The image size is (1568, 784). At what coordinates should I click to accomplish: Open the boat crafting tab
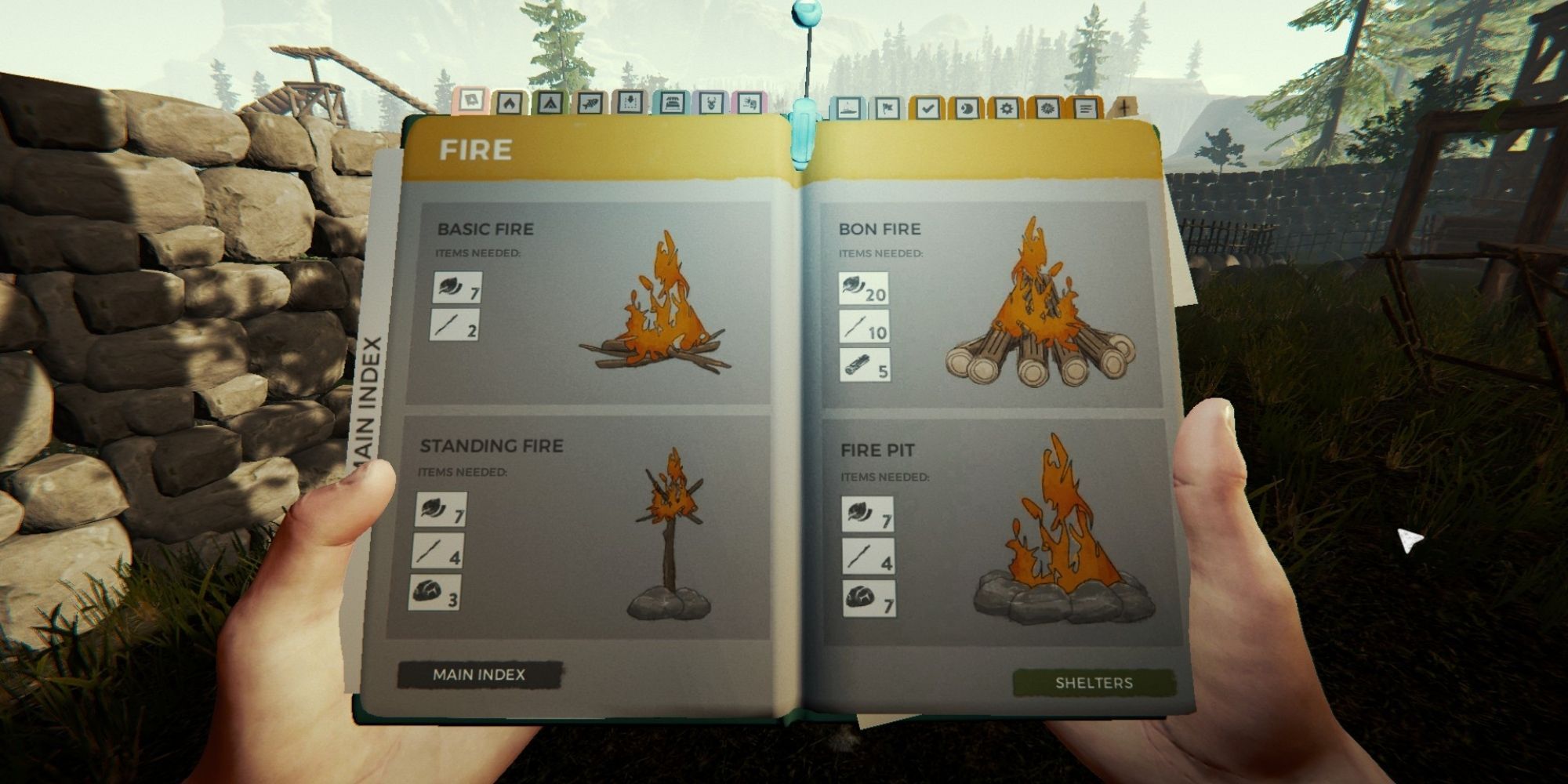click(848, 106)
